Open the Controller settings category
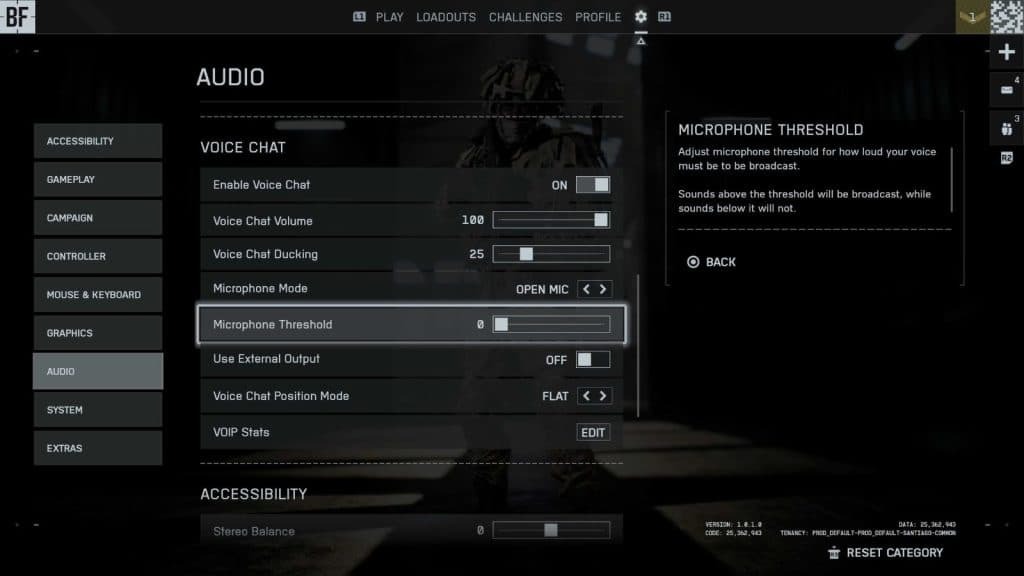 pos(97,256)
